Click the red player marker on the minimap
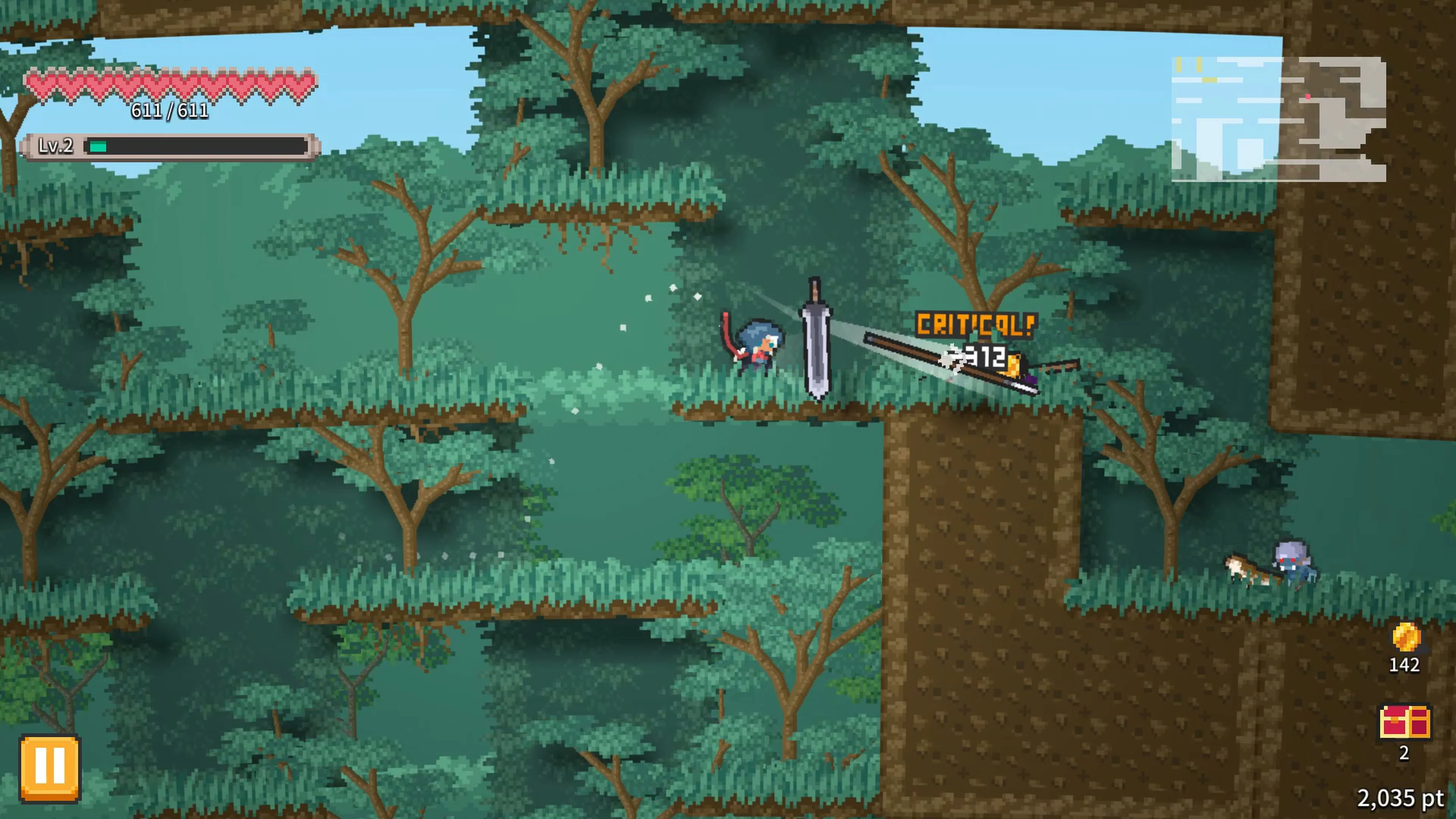The width and height of the screenshot is (1456, 819). (x=1308, y=97)
